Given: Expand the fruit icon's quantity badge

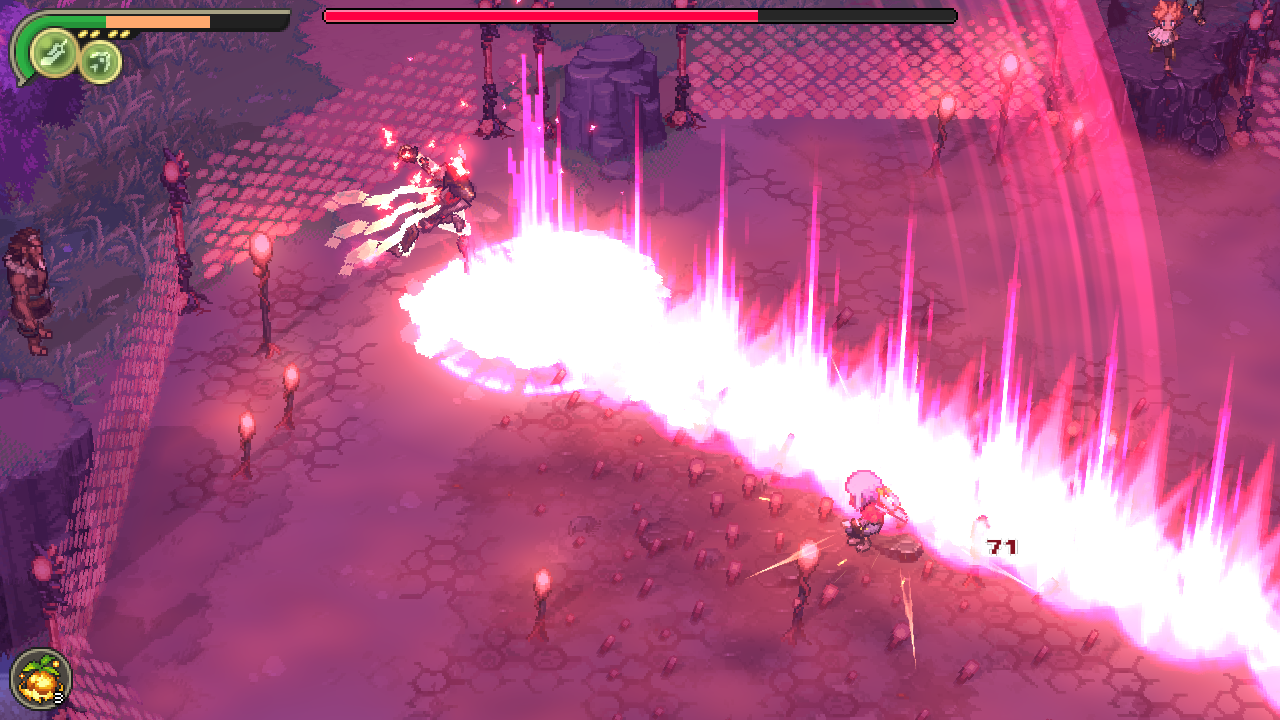Looking at the screenshot, I should [x=58, y=698].
